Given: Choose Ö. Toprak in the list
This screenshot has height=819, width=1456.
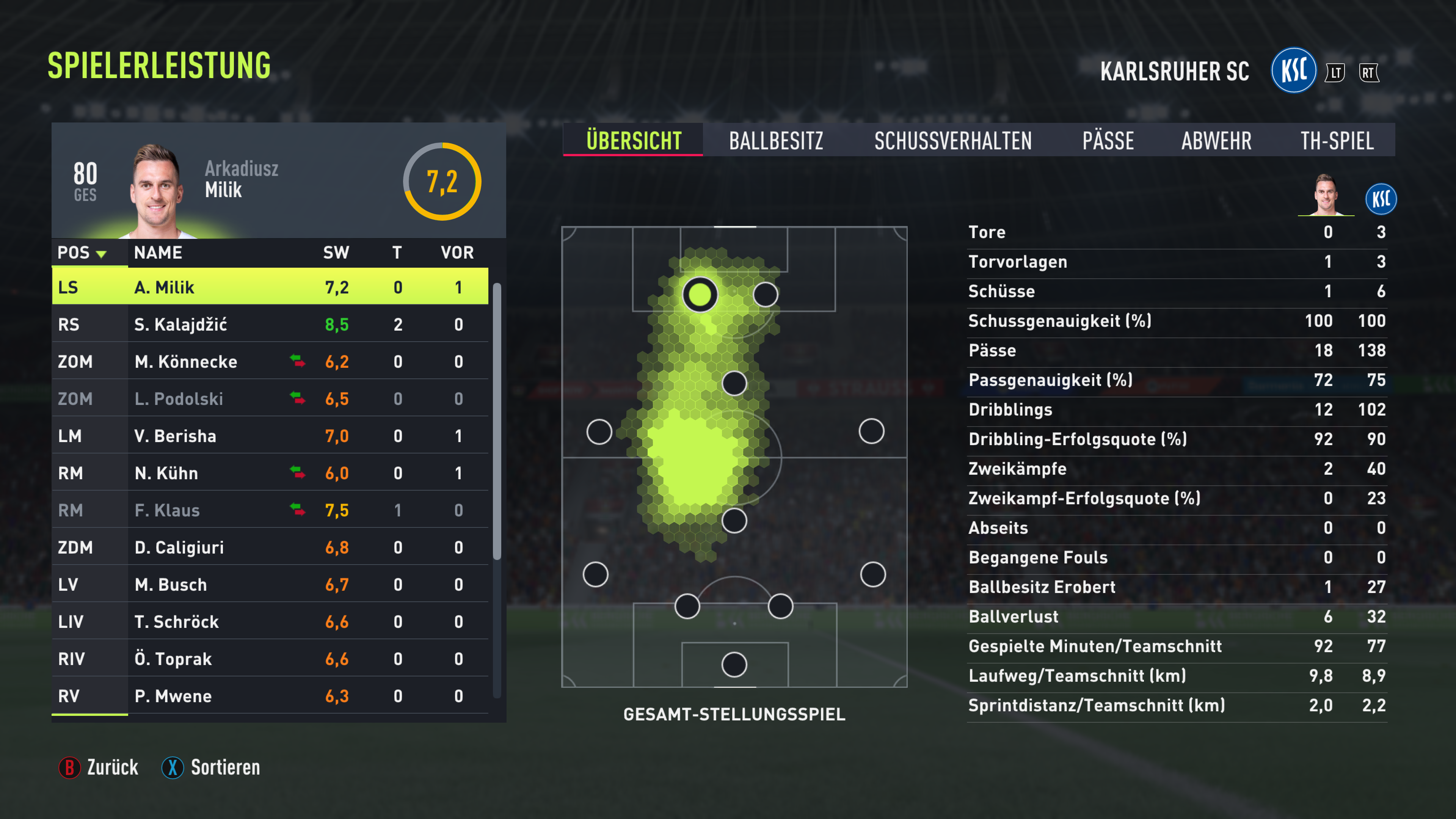Looking at the screenshot, I should point(270,659).
